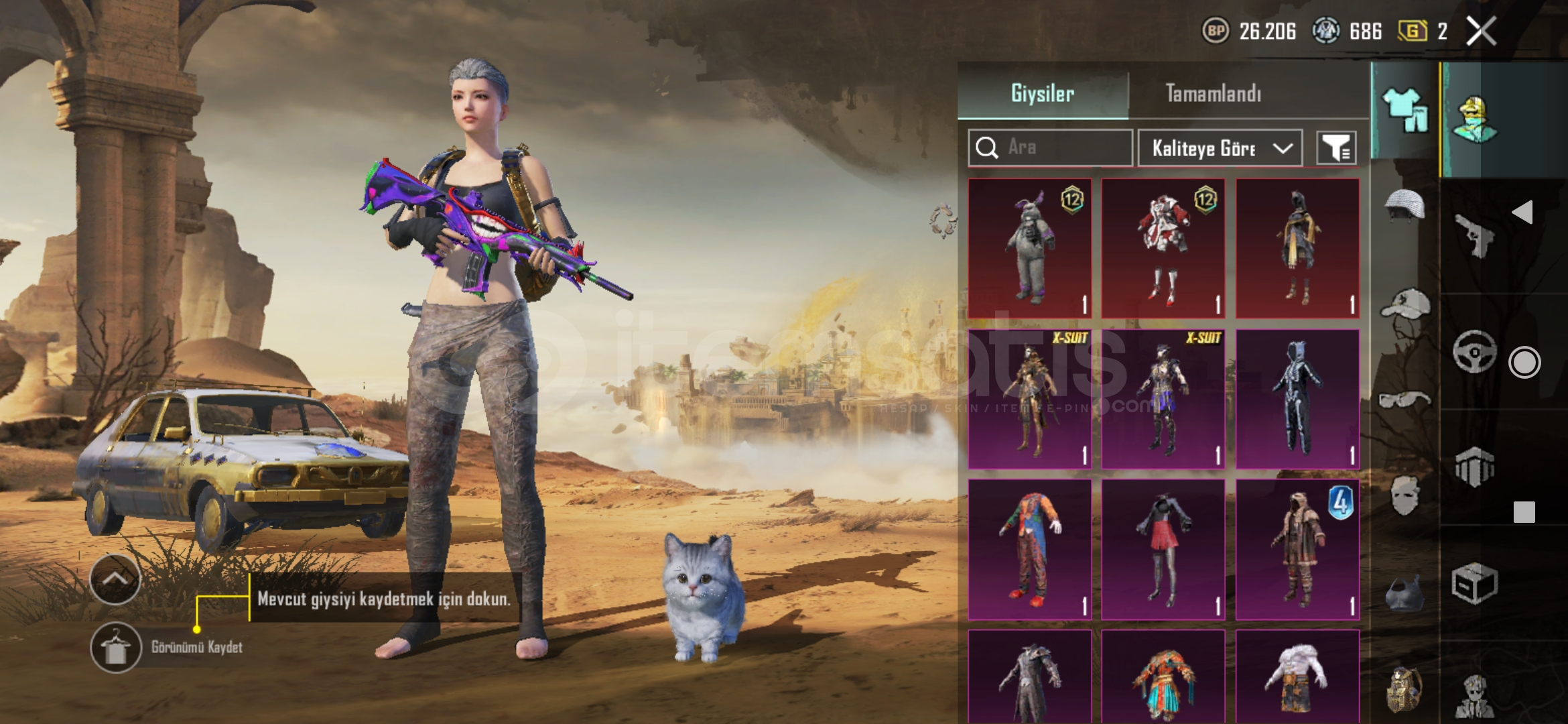Select the black top with red skirt outfit
Image resolution: width=1568 pixels, height=724 pixels.
tap(1163, 550)
